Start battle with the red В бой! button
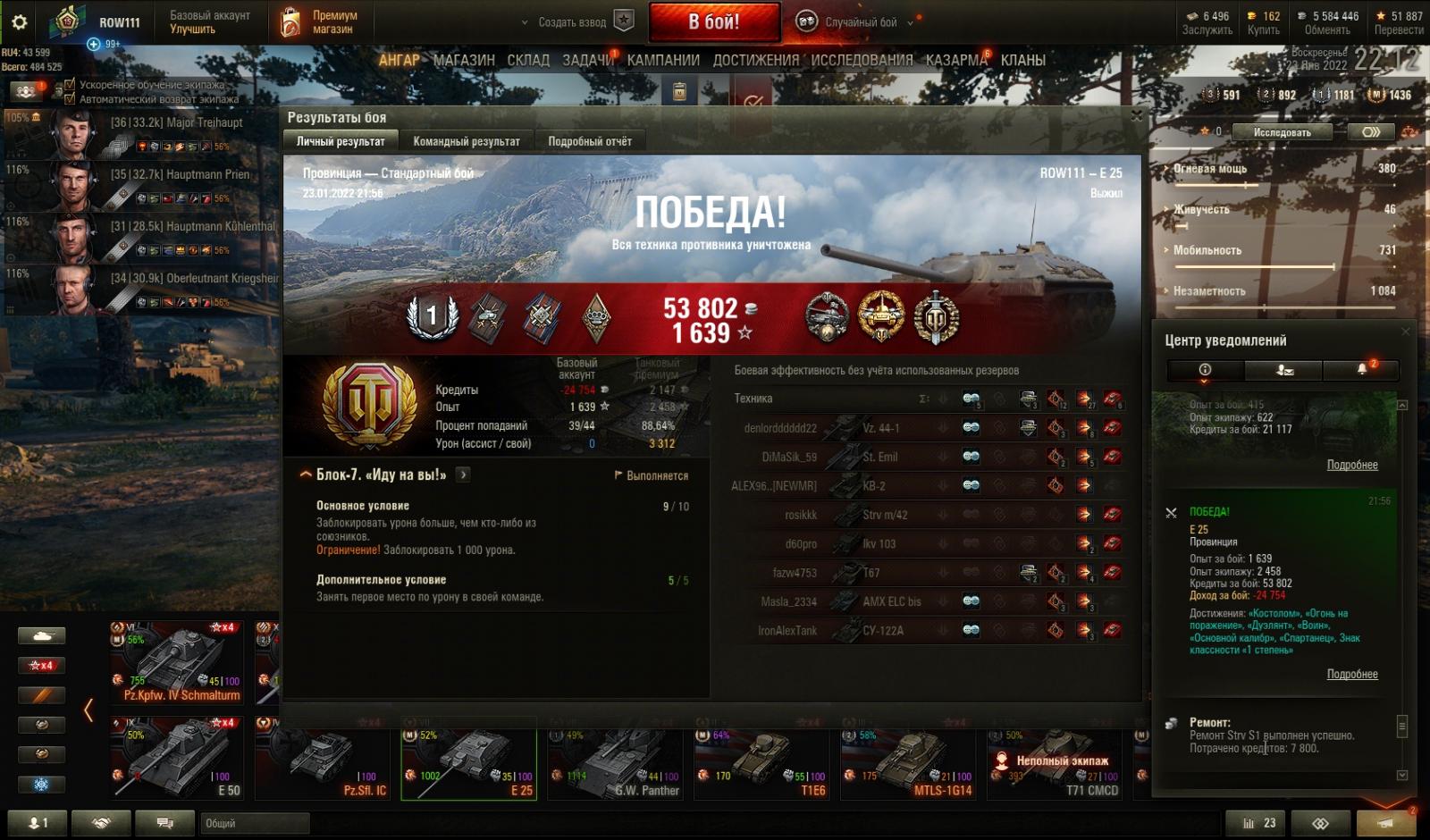The height and width of the screenshot is (840, 1430). (x=713, y=22)
